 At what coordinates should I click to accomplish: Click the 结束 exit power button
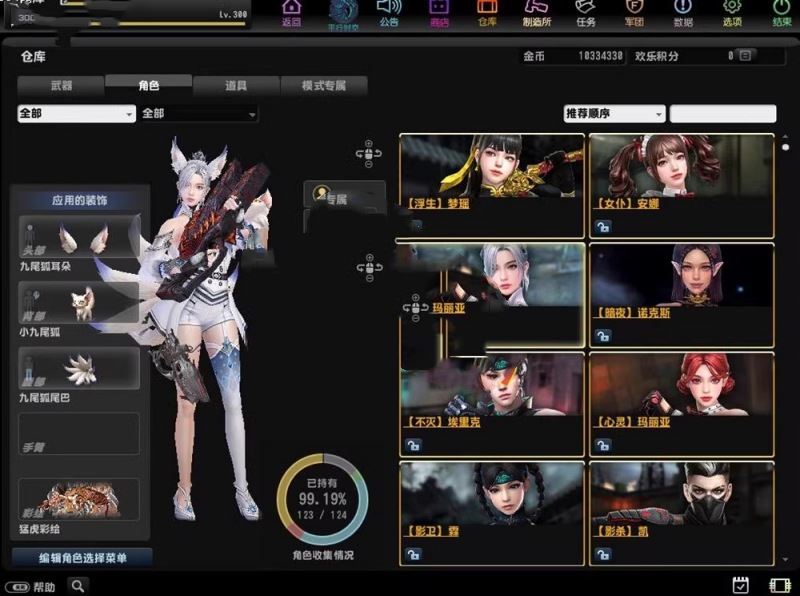781,13
